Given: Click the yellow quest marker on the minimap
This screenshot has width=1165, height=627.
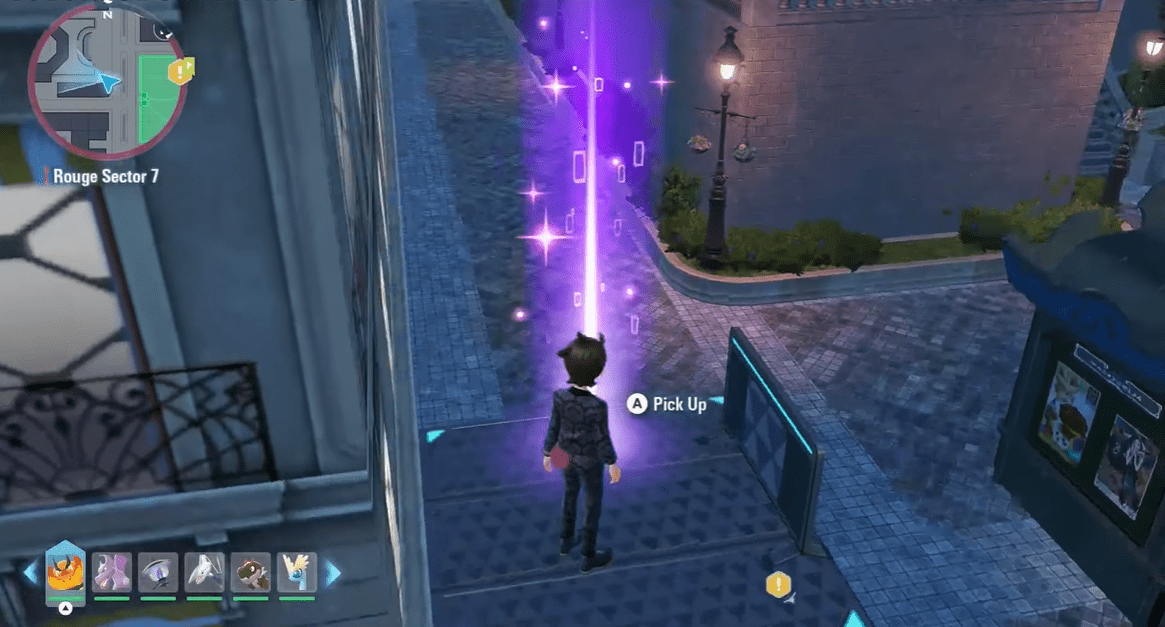Looking at the screenshot, I should (180, 71).
